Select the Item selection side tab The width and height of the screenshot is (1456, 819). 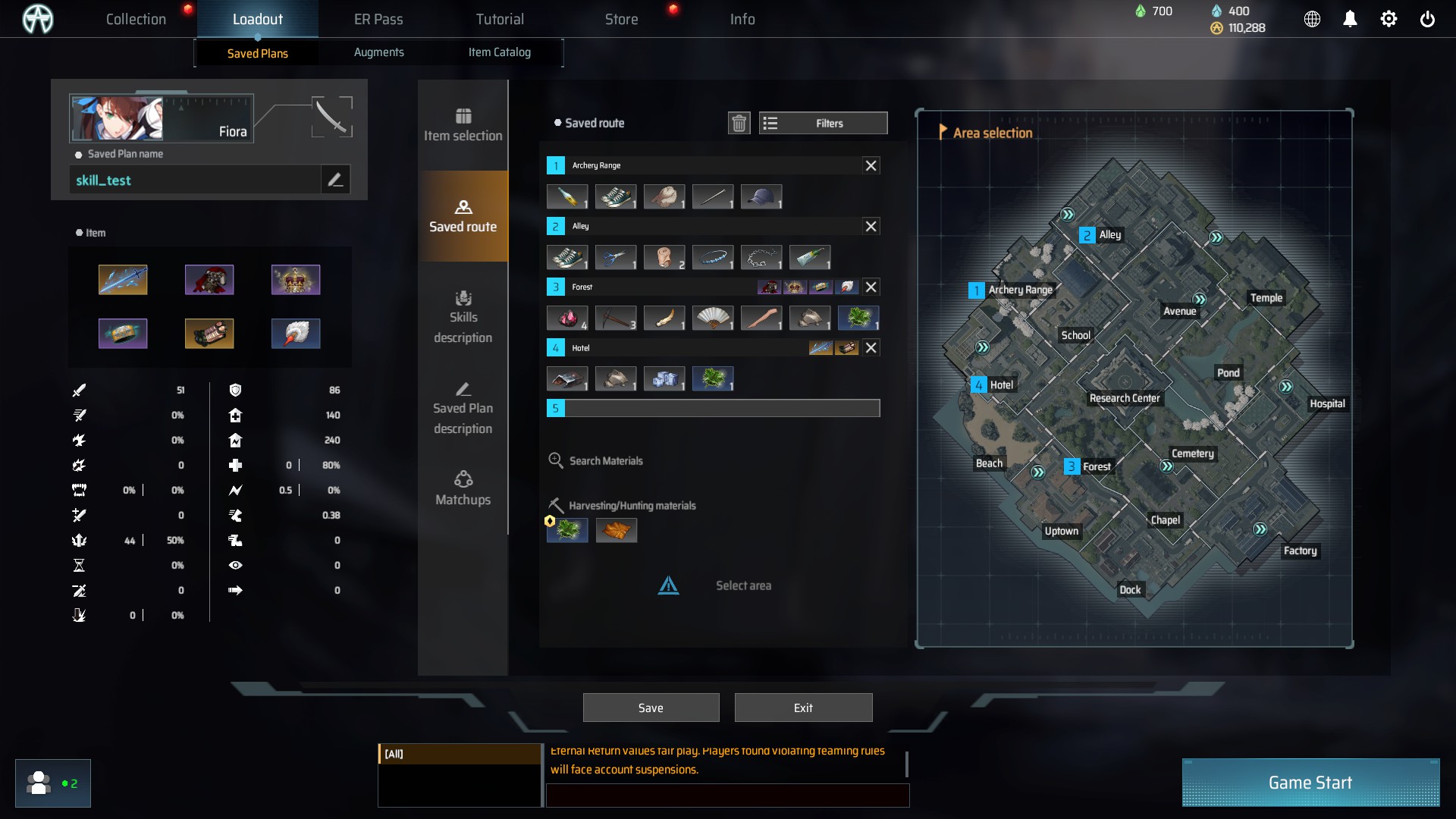pyautogui.click(x=463, y=125)
